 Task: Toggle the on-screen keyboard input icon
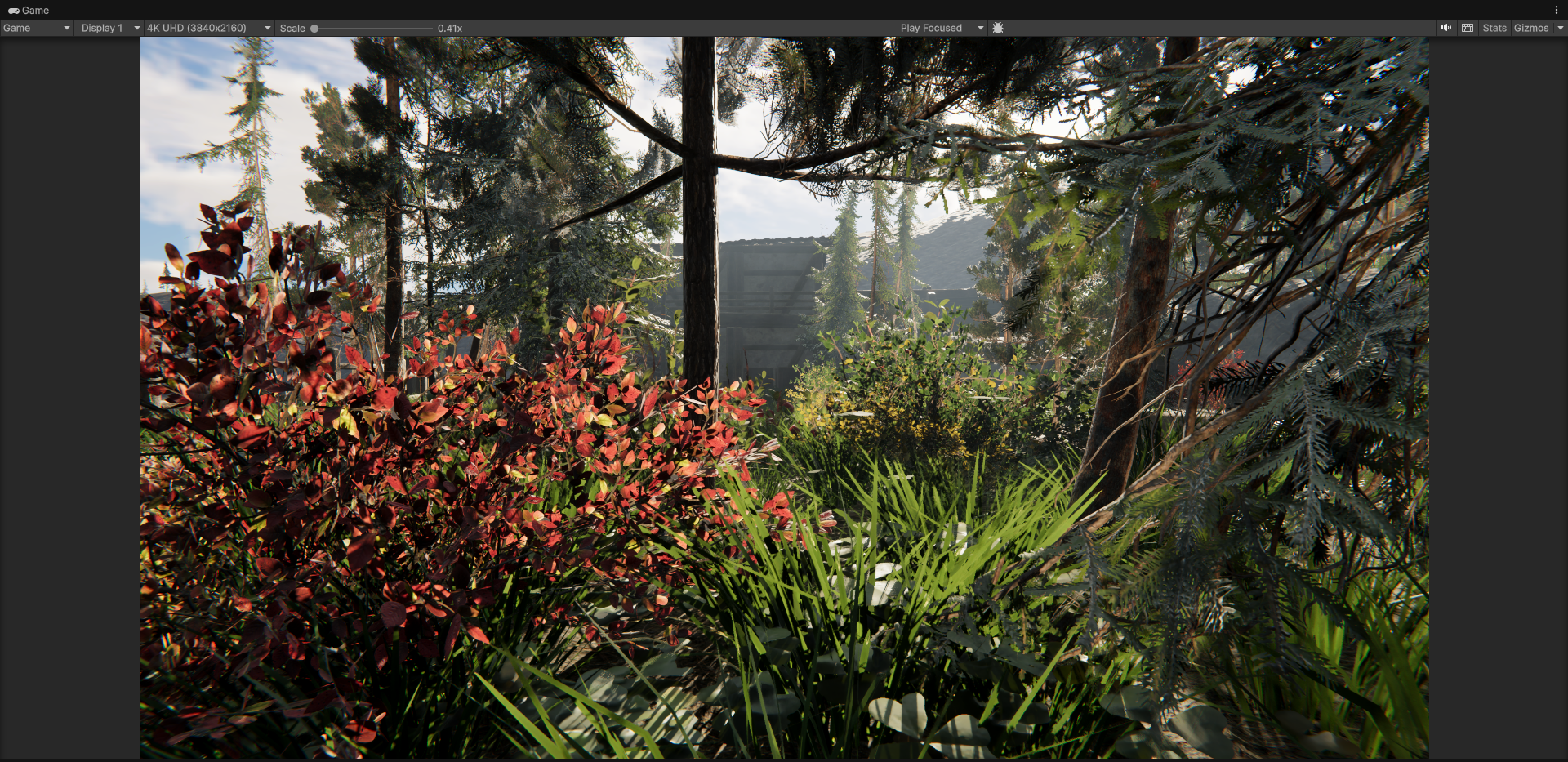[1468, 27]
